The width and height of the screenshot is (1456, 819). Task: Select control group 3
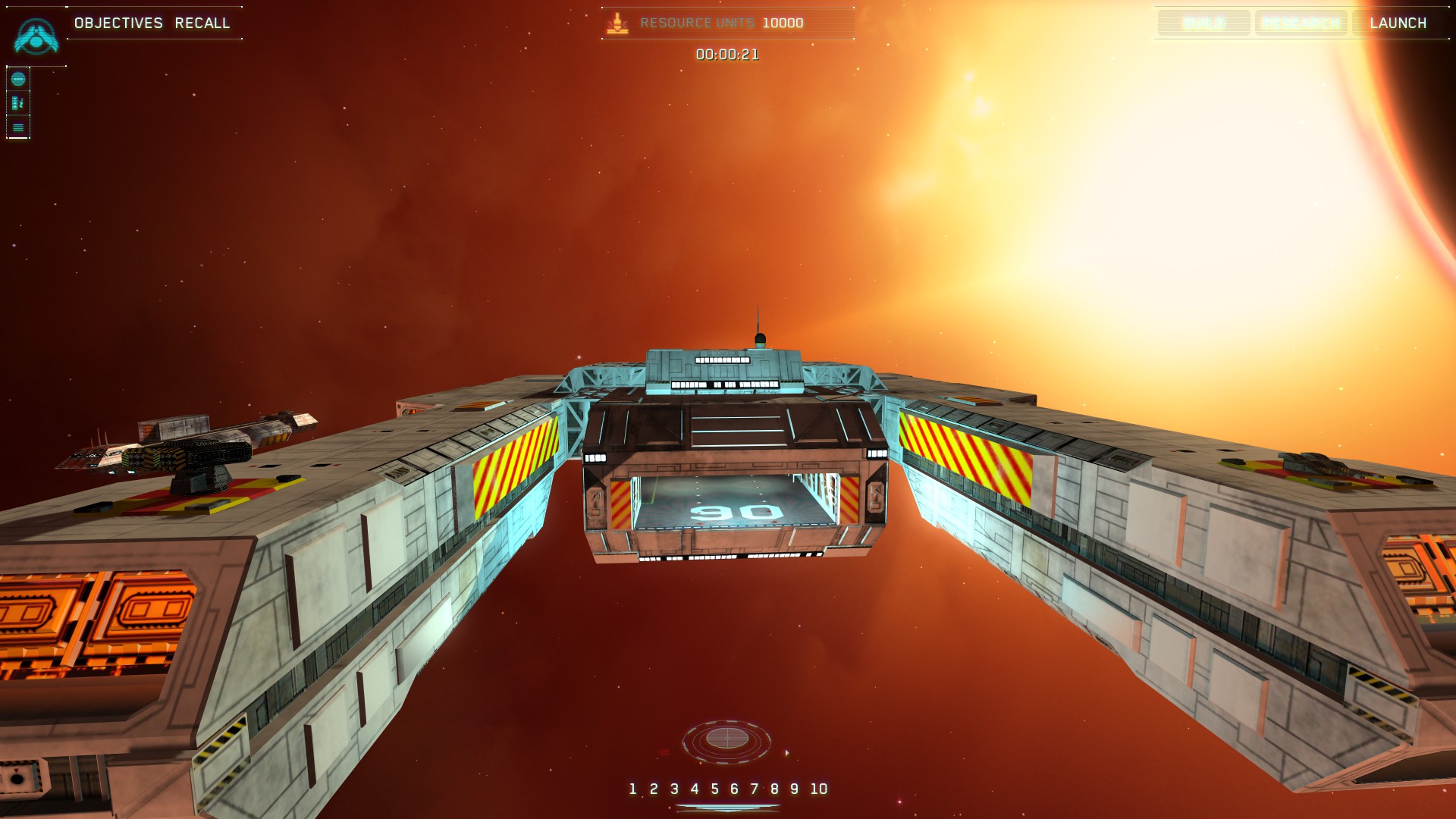coord(674,789)
